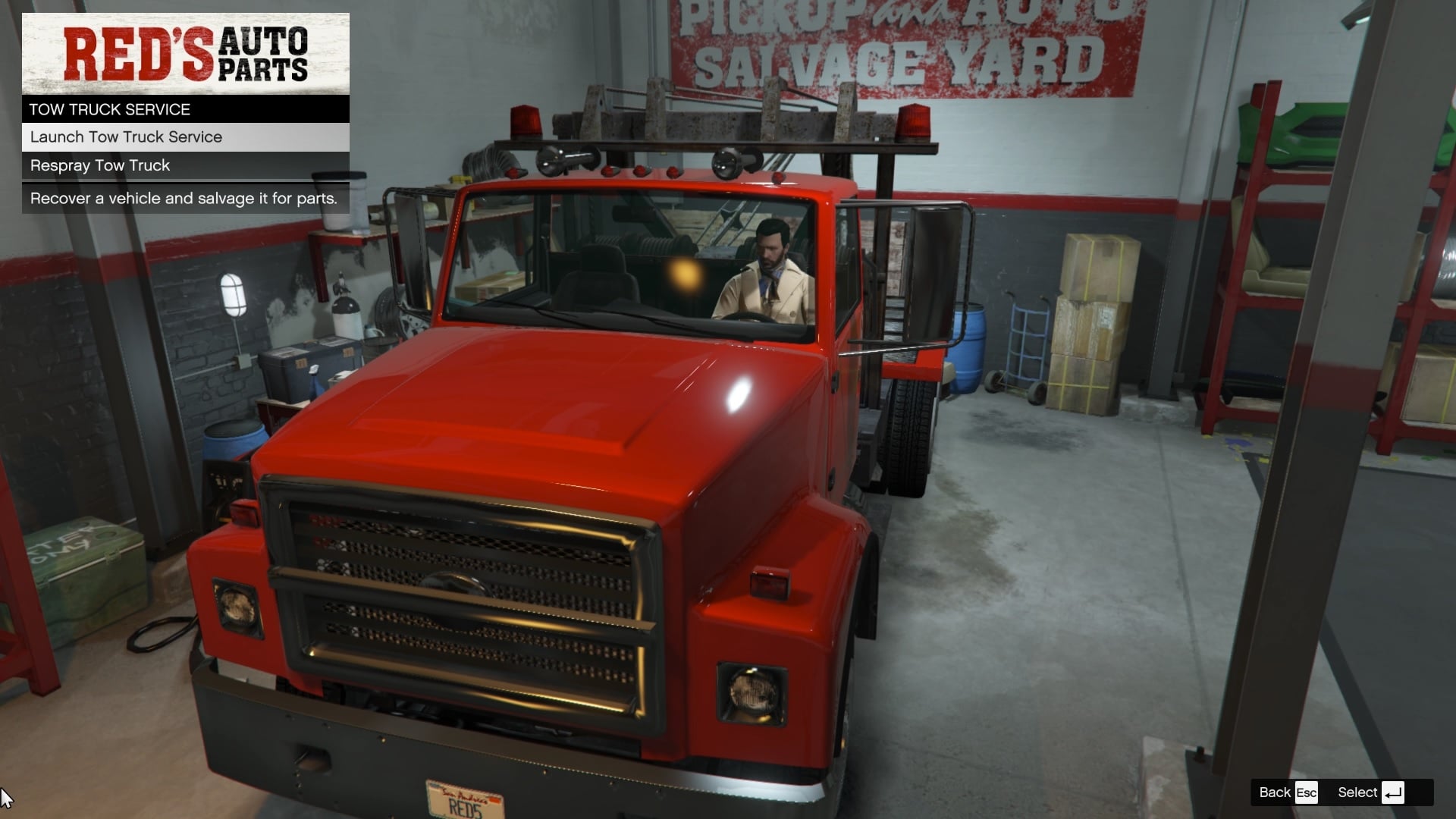Click the Esc key icon in the Back prompt
The width and height of the screenshot is (1456, 819).
coord(1305,792)
